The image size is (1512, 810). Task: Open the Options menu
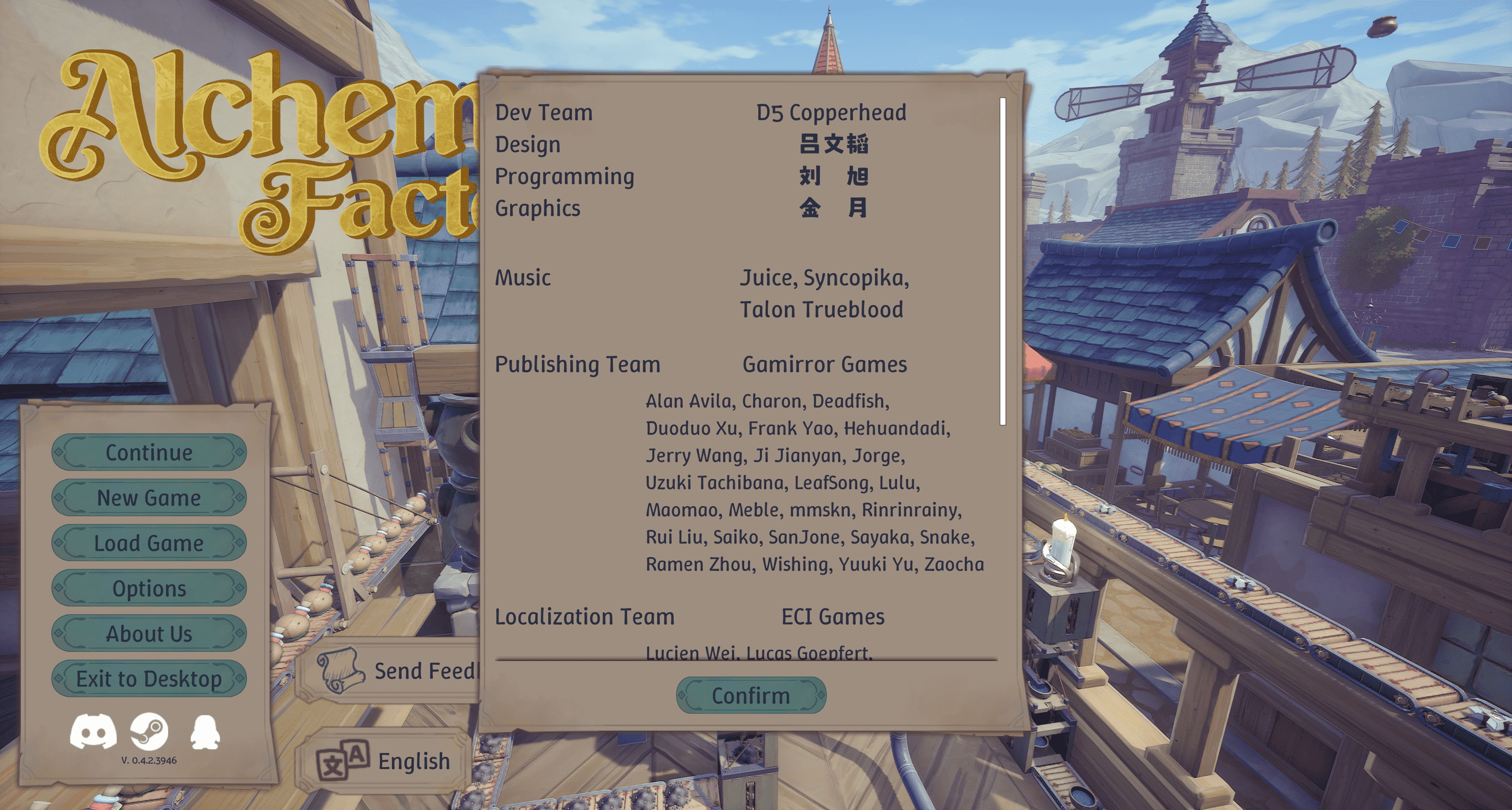click(149, 588)
